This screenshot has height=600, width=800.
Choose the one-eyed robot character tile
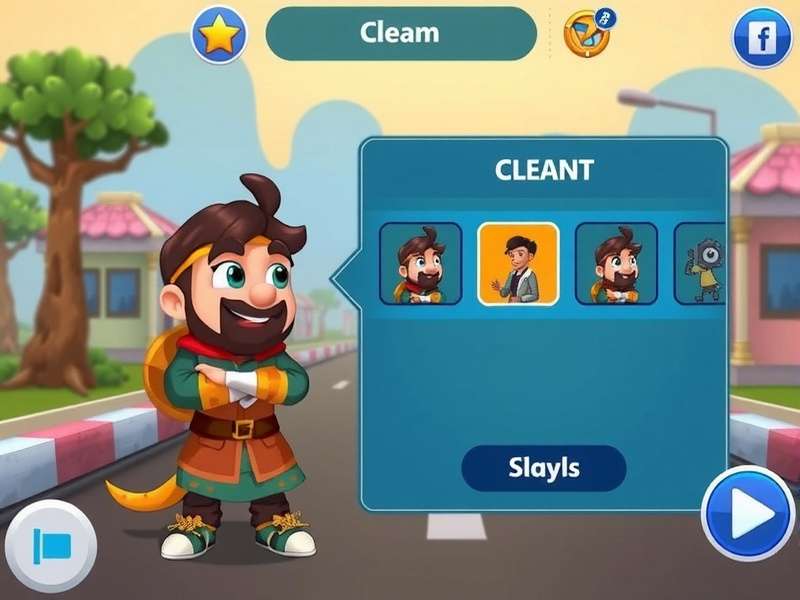coord(702,263)
